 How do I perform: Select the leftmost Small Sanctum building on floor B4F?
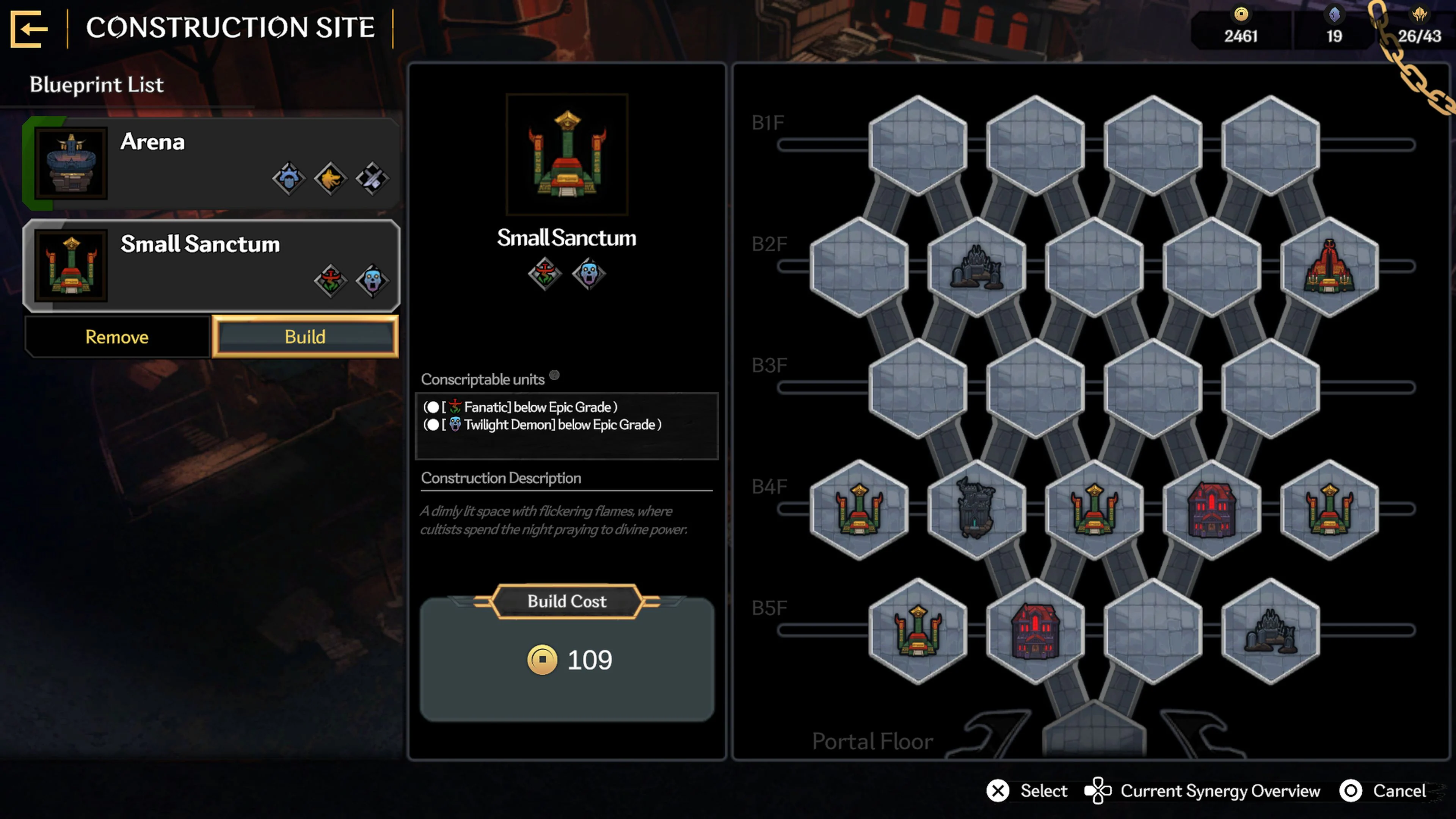click(860, 509)
